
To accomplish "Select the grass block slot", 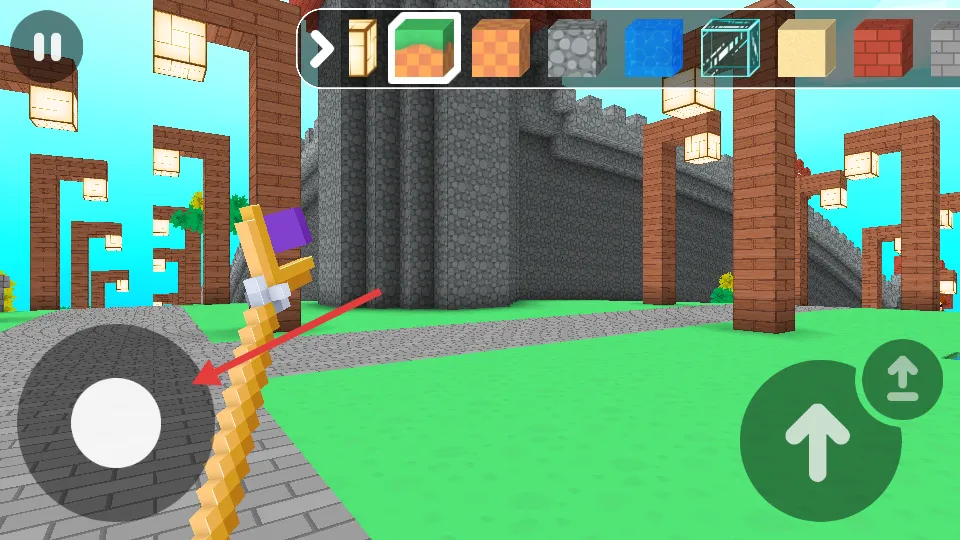I will tap(423, 48).
